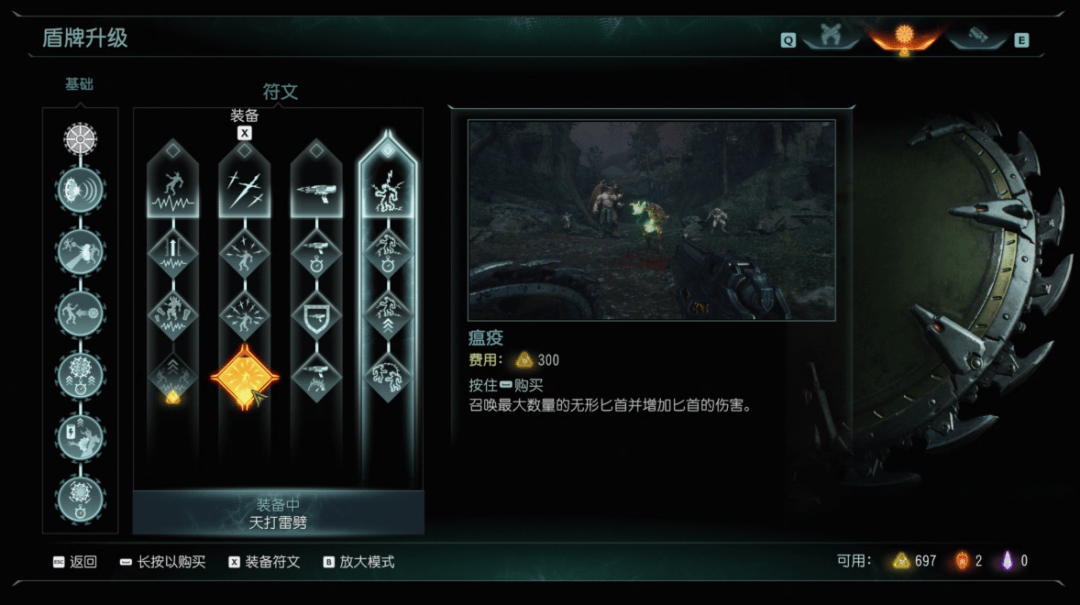The image size is (1080, 605).
Task: Pick the plain saw shield base node
Action: [80, 138]
